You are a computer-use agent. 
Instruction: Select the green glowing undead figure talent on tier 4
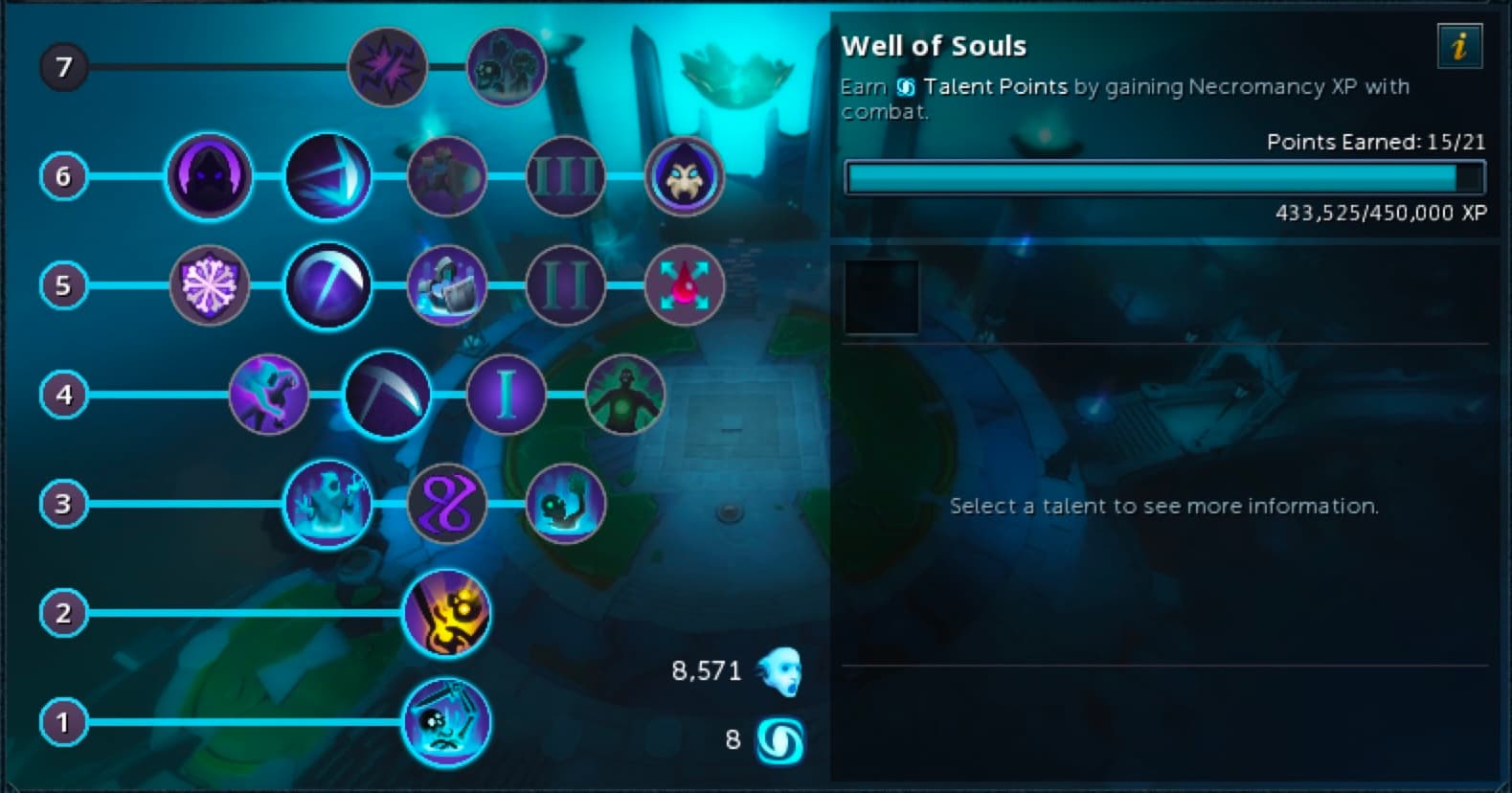point(624,395)
